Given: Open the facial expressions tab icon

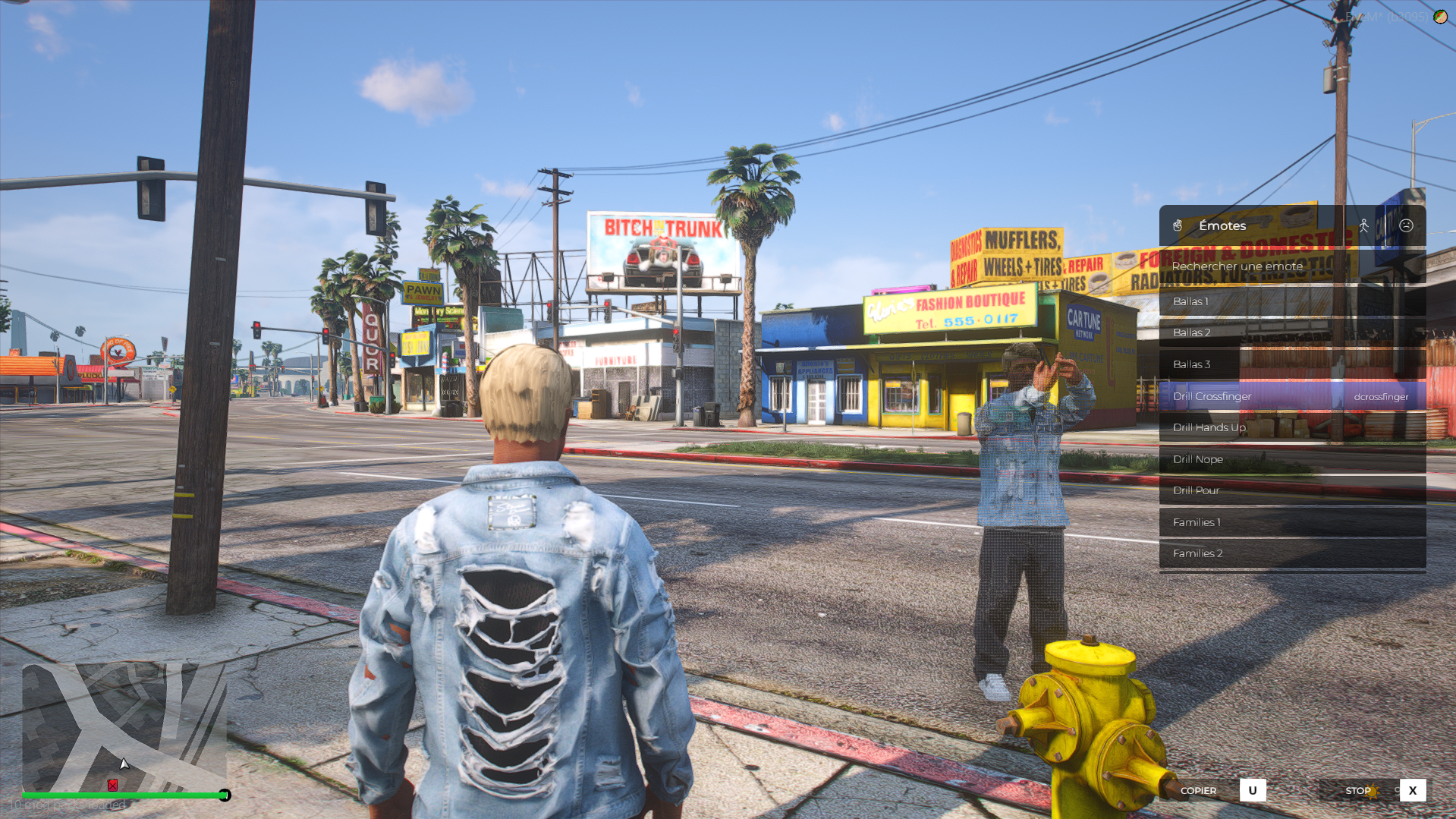Looking at the screenshot, I should pyautogui.click(x=1406, y=225).
